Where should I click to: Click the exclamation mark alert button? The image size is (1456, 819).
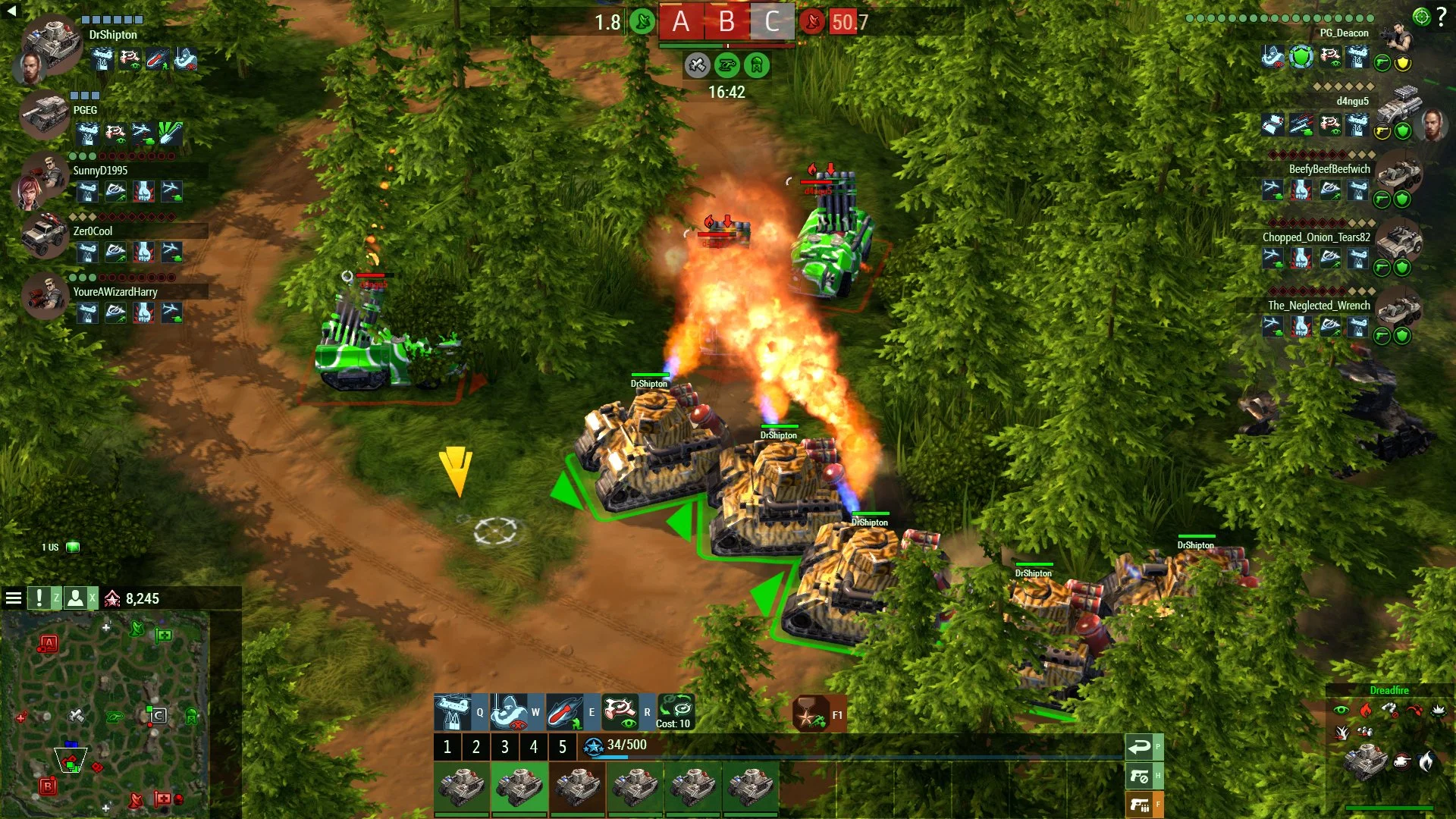[39, 598]
